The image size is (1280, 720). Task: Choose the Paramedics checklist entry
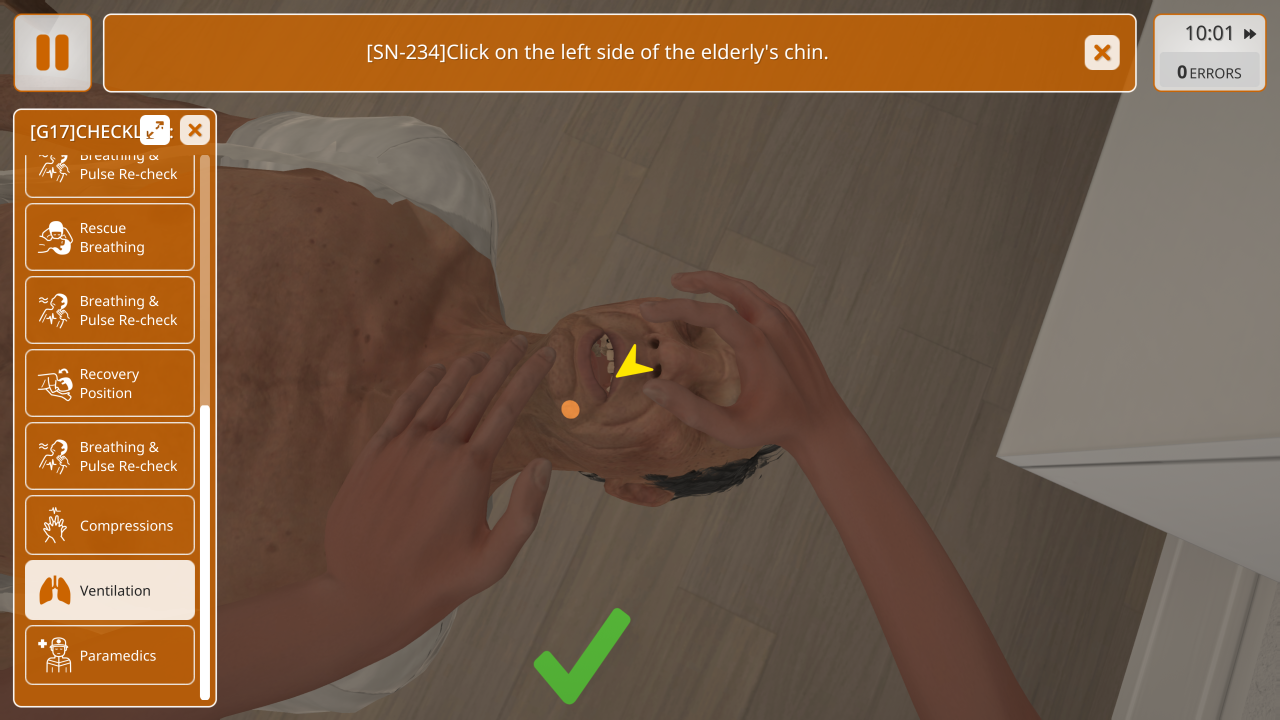tap(110, 656)
